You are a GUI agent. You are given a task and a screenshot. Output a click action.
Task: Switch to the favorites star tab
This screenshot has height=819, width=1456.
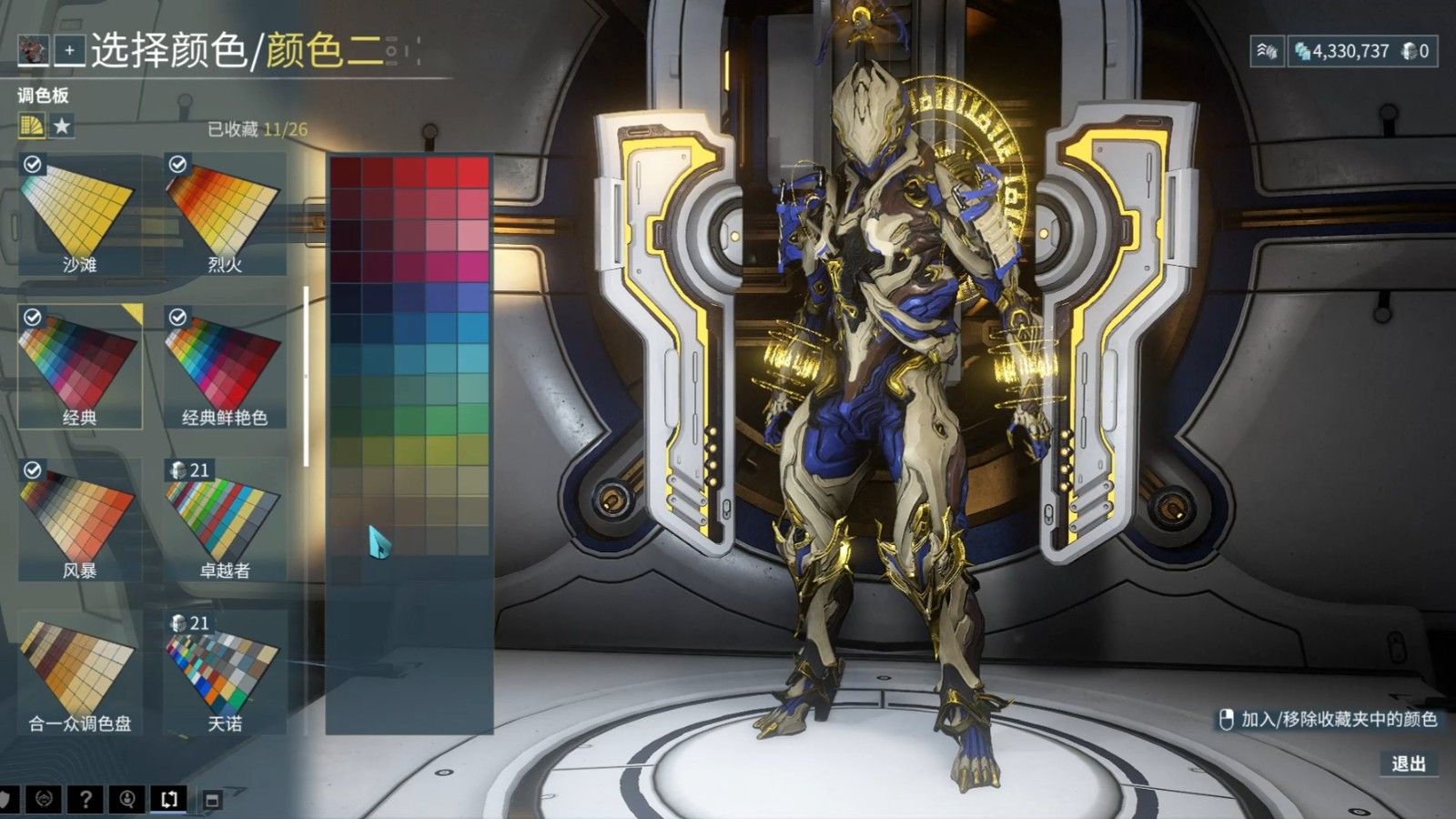[x=62, y=126]
